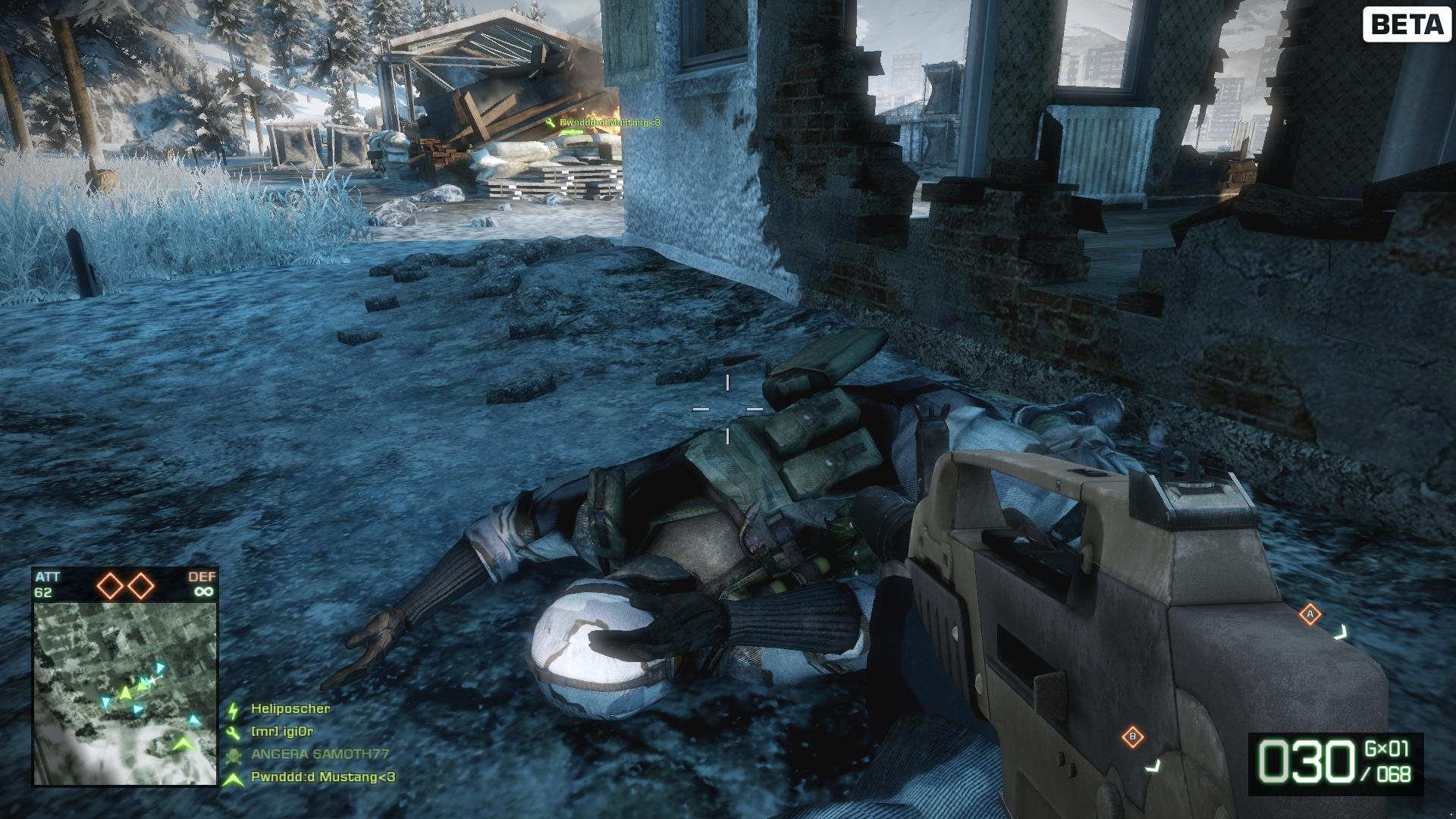1456x819 pixels.
Task: Click the objective A diamond marker
Action: [1310, 614]
